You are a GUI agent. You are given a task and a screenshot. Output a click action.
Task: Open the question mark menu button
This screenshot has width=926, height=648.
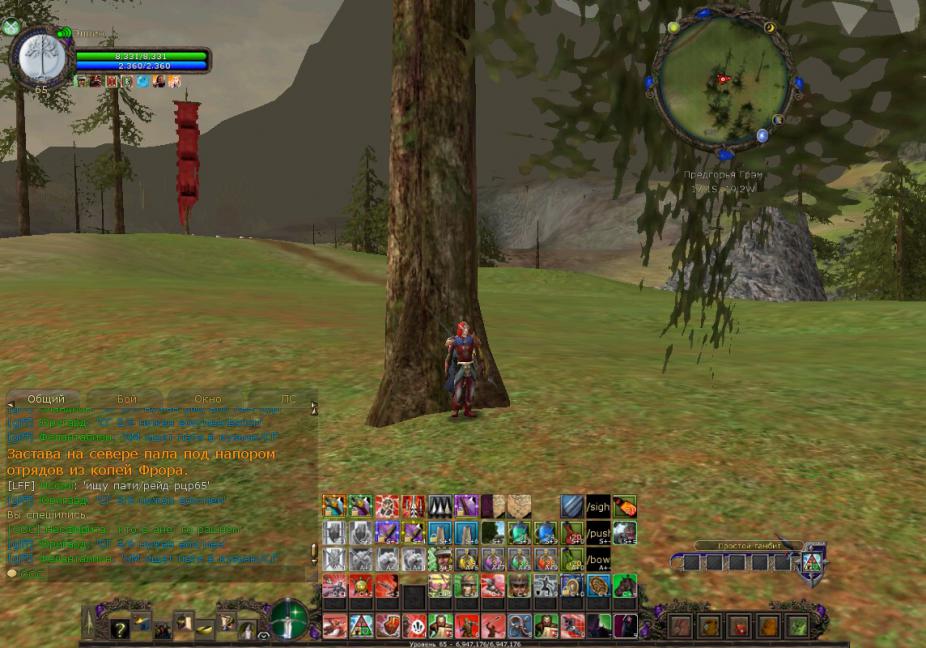click(x=120, y=628)
